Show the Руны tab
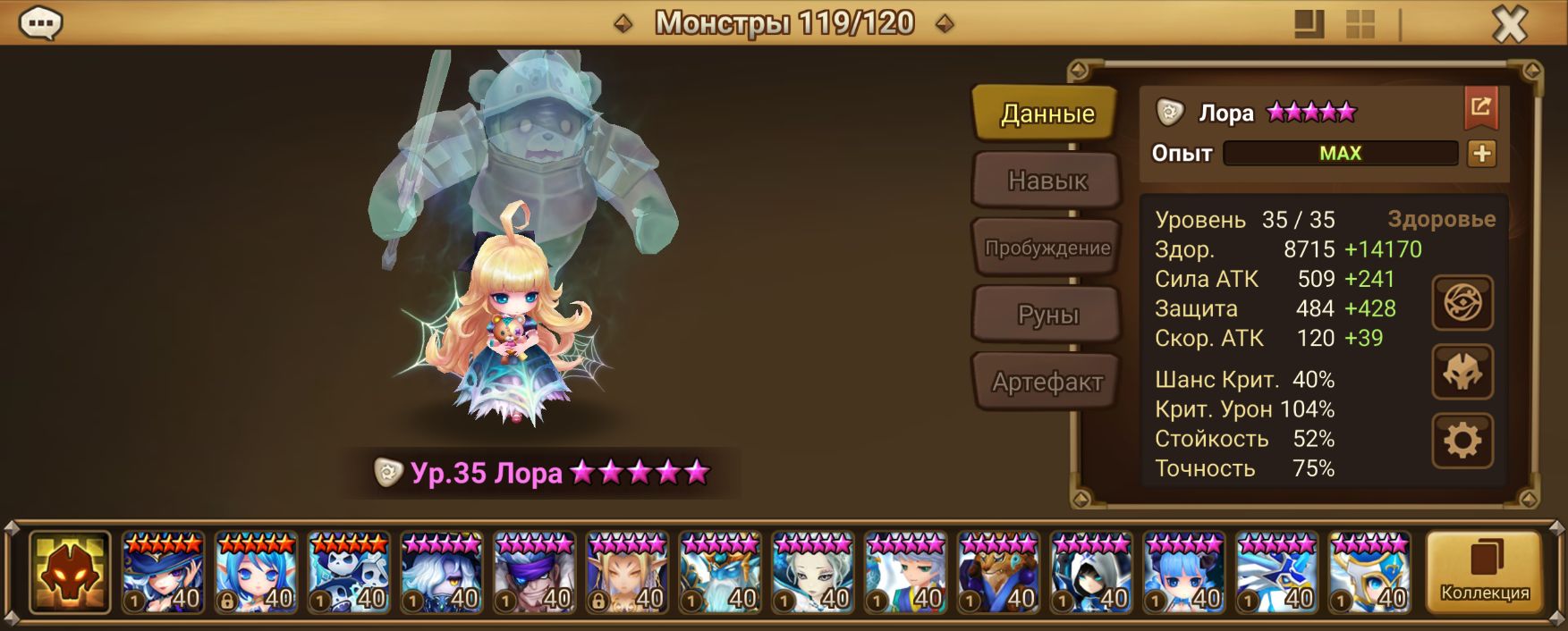The width and height of the screenshot is (1568, 631). [1047, 315]
